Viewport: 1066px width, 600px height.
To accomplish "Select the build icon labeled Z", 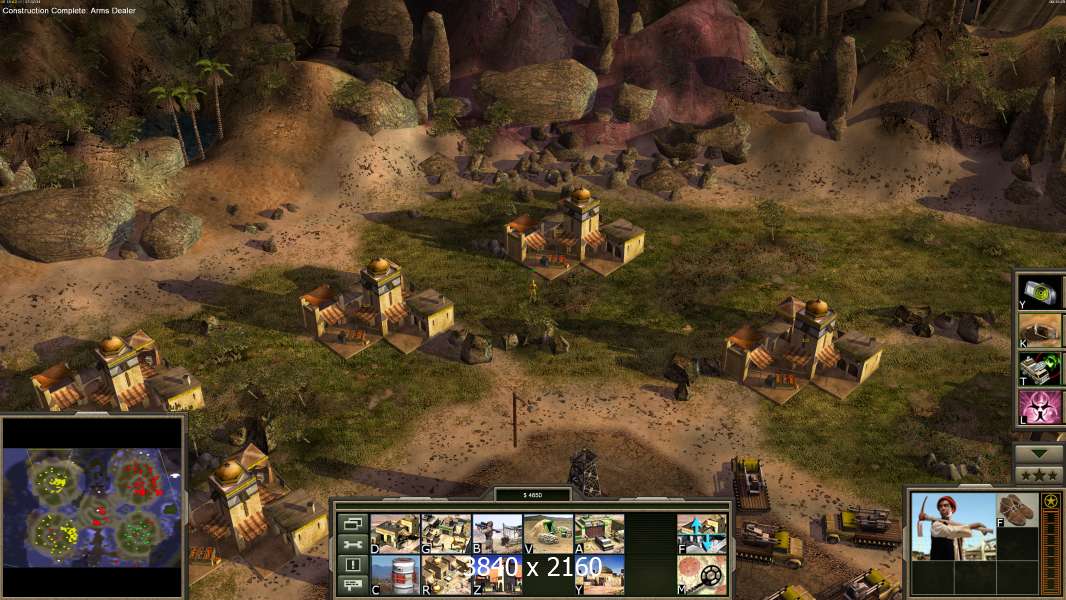I will [496, 575].
